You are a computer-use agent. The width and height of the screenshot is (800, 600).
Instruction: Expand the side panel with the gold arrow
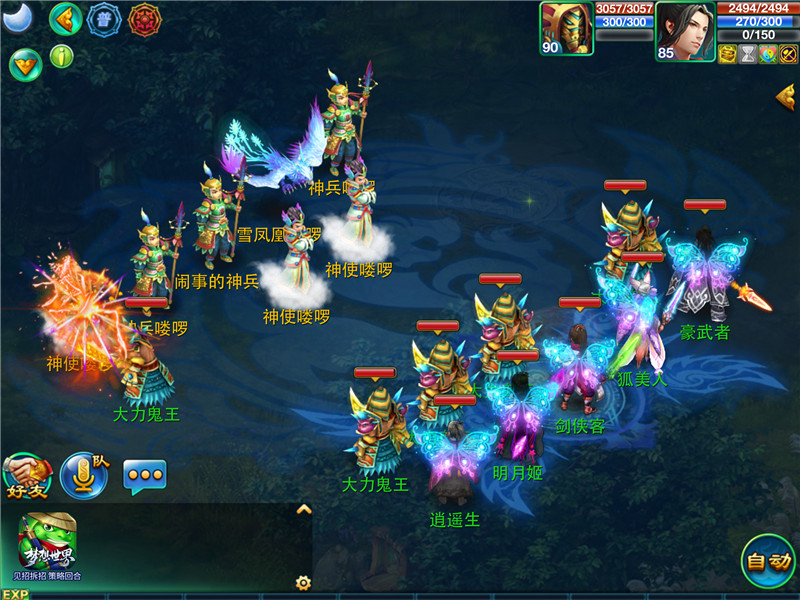tap(786, 96)
